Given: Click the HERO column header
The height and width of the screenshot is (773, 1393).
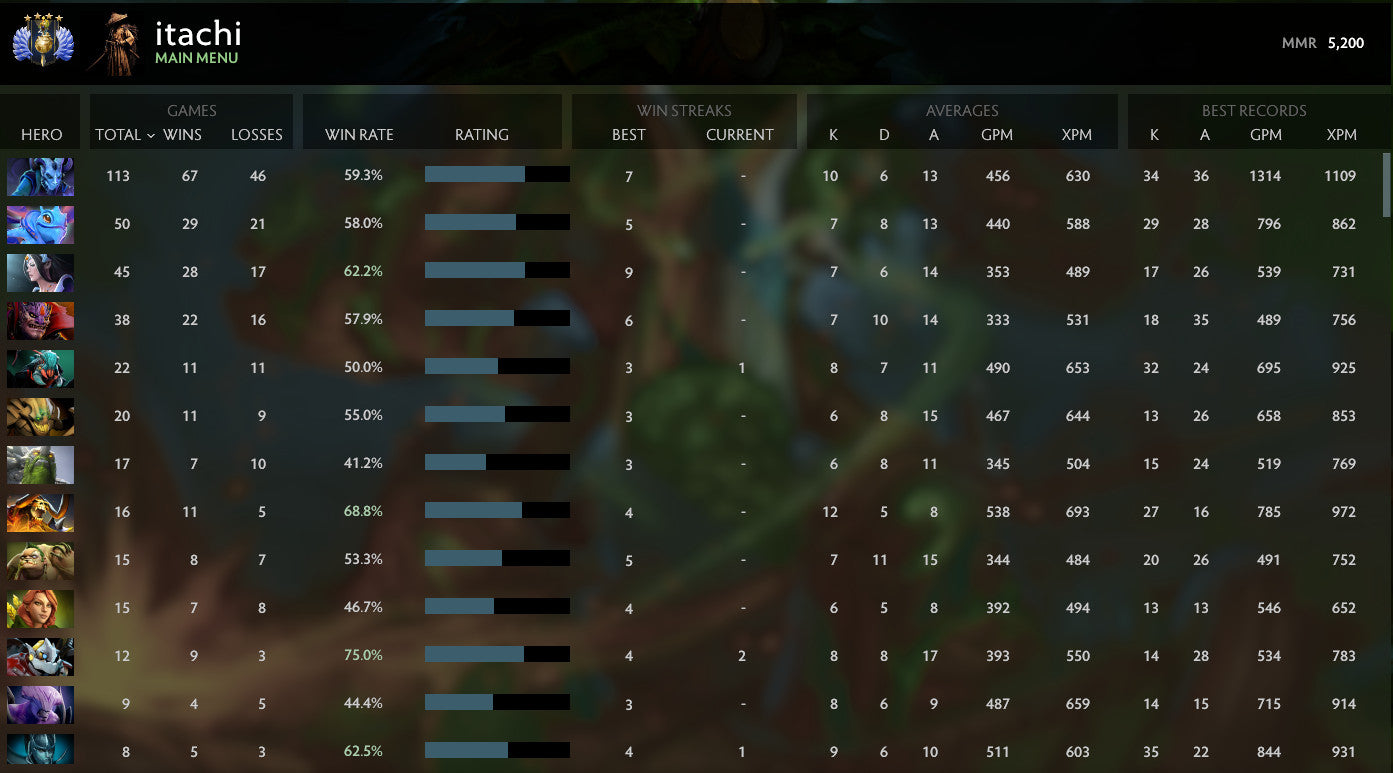Looking at the screenshot, I should coord(40,135).
